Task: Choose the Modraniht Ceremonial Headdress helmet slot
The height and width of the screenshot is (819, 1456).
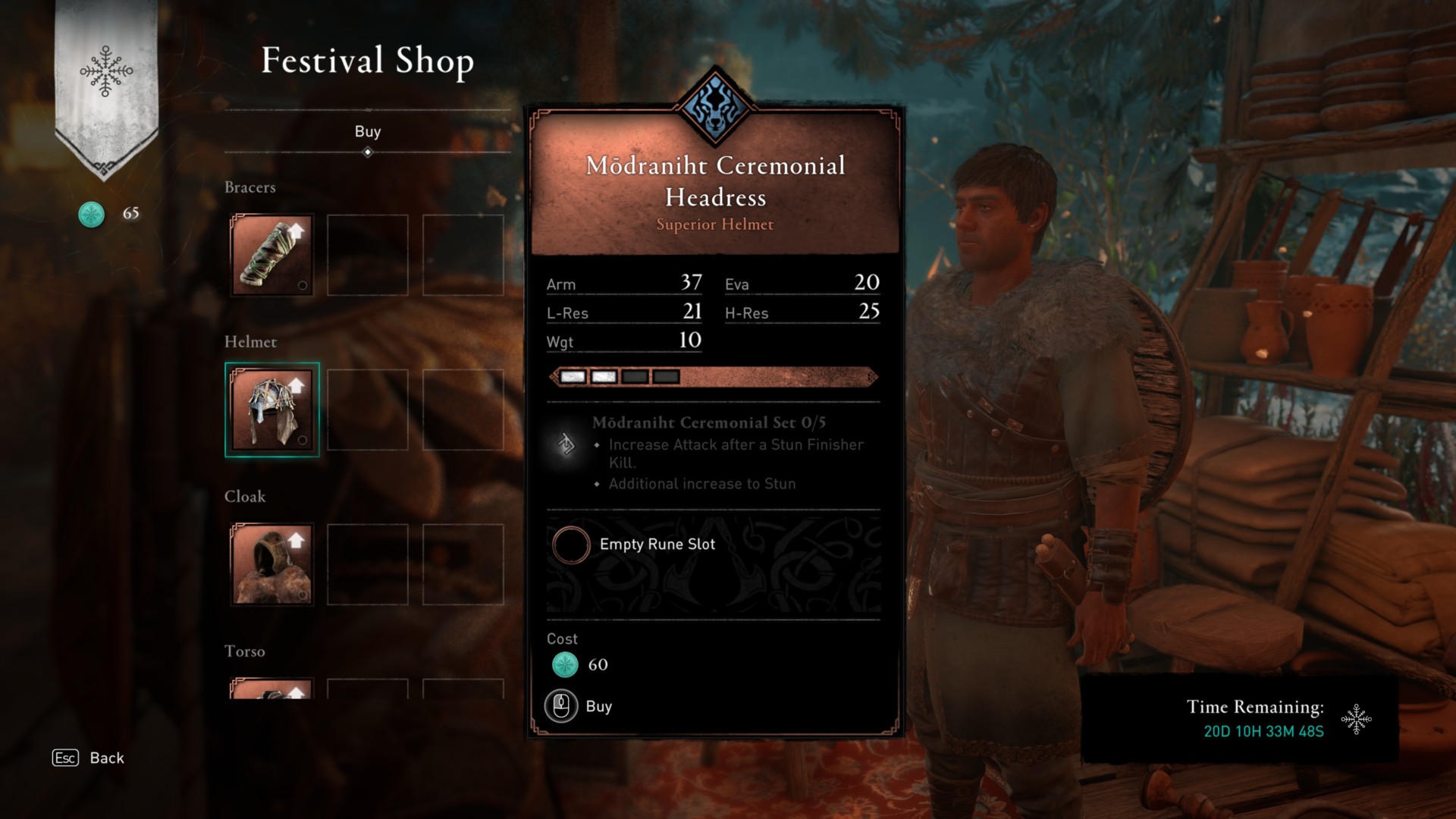Action: click(272, 409)
